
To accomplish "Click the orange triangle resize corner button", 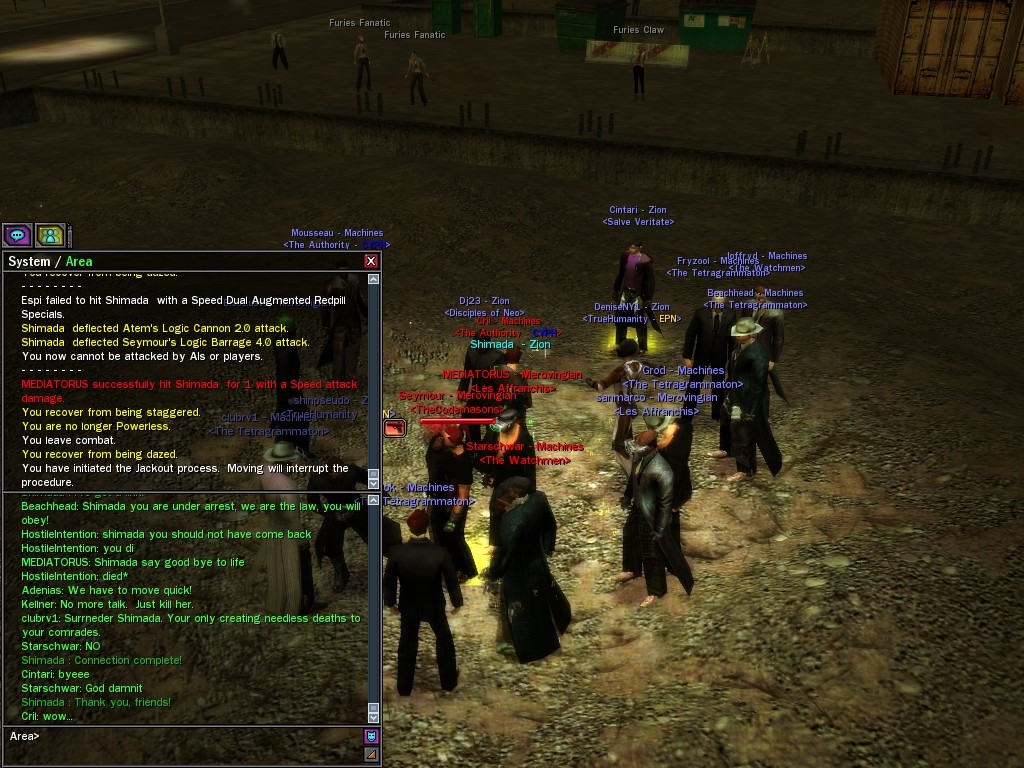I will point(371,754).
